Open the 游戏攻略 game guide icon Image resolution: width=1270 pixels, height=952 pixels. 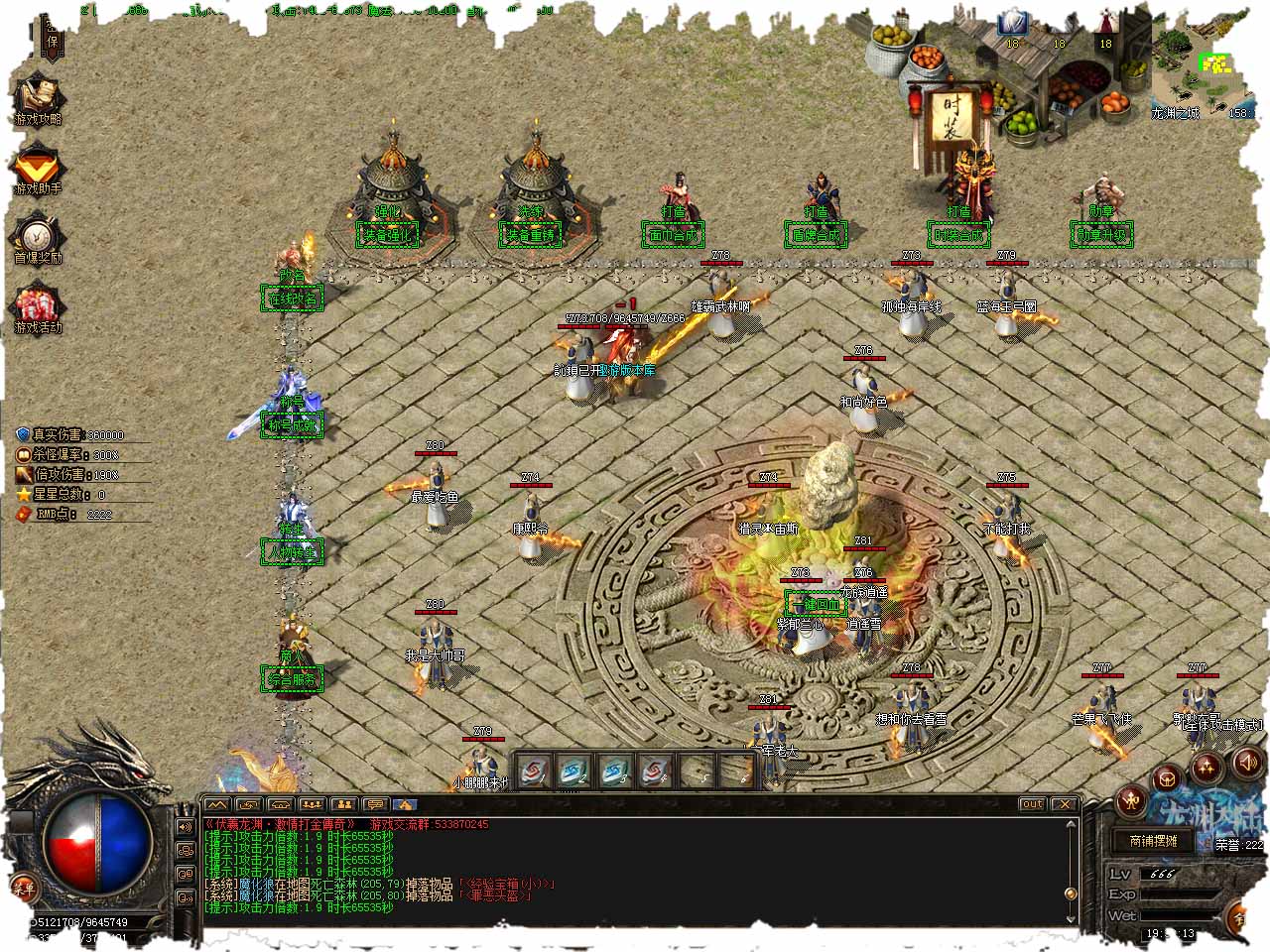pyautogui.click(x=38, y=97)
